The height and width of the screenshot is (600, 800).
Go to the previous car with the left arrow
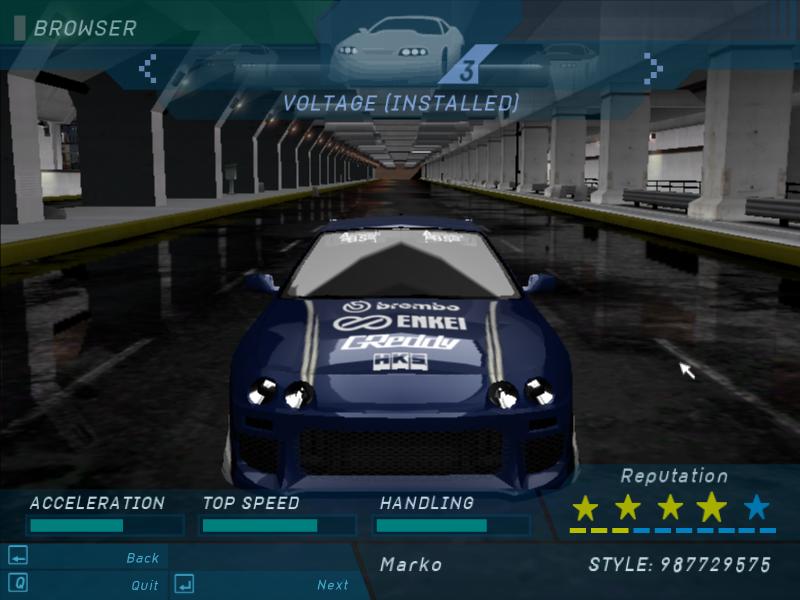point(148,68)
